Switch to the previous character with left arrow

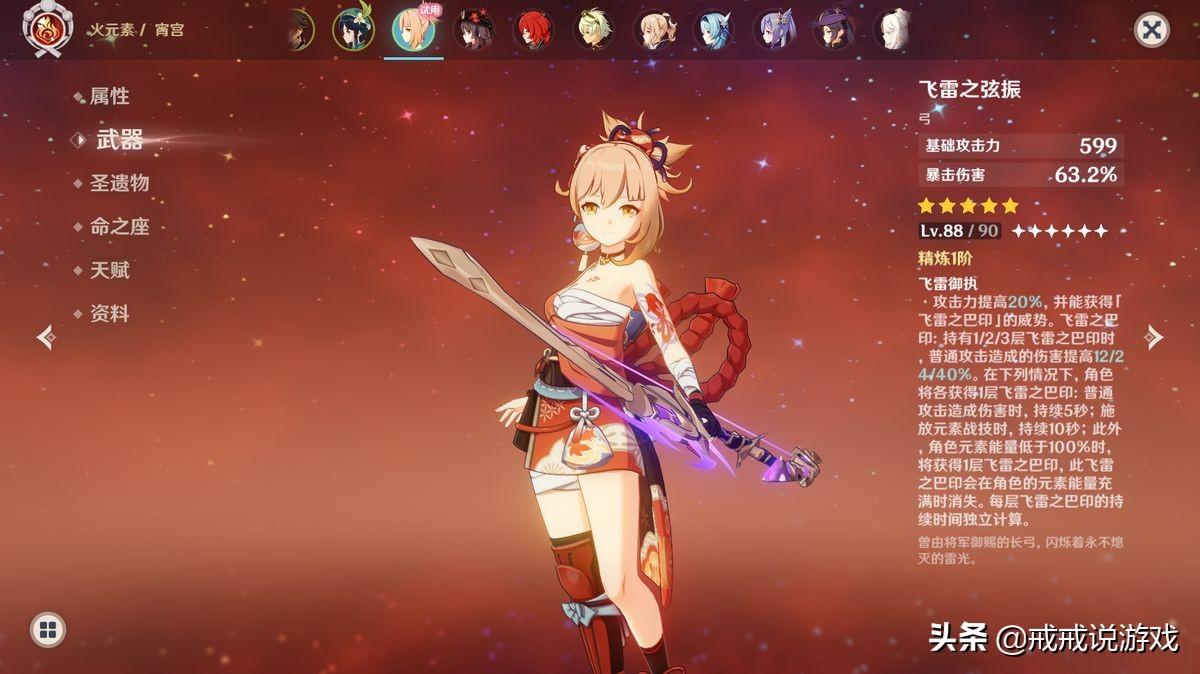(46, 337)
